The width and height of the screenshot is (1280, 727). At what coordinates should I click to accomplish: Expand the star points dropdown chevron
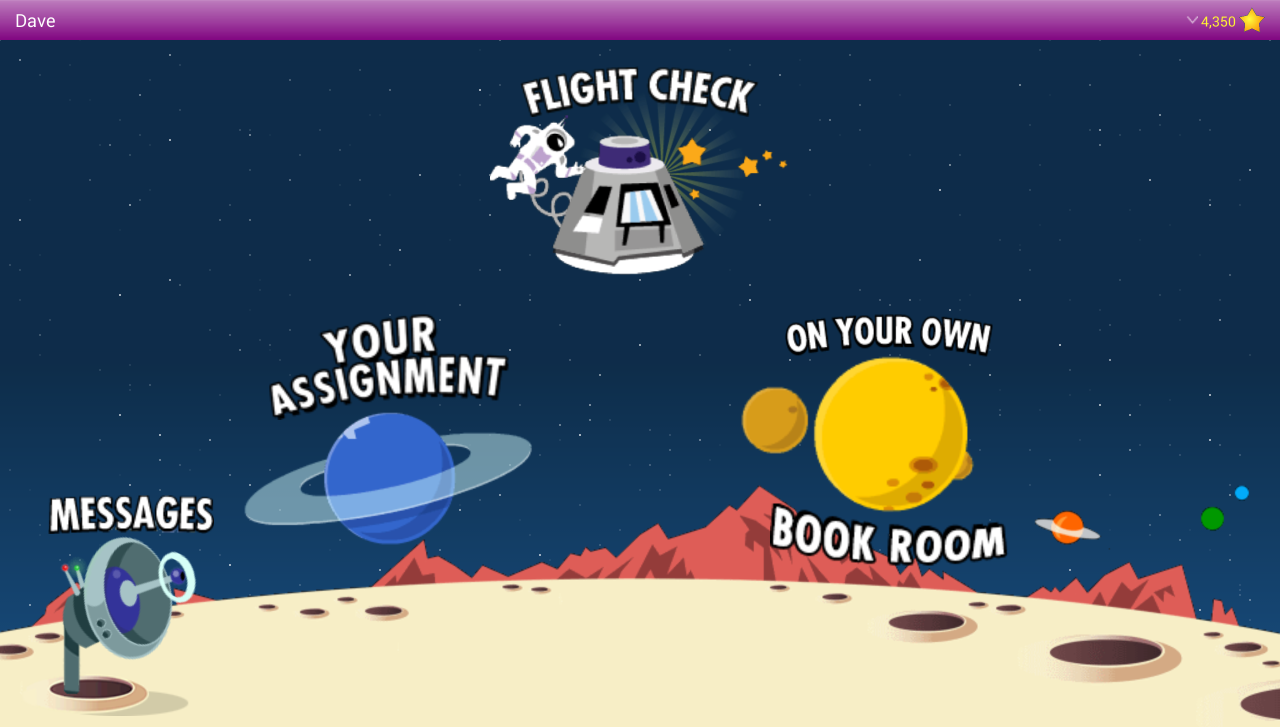coord(1192,20)
